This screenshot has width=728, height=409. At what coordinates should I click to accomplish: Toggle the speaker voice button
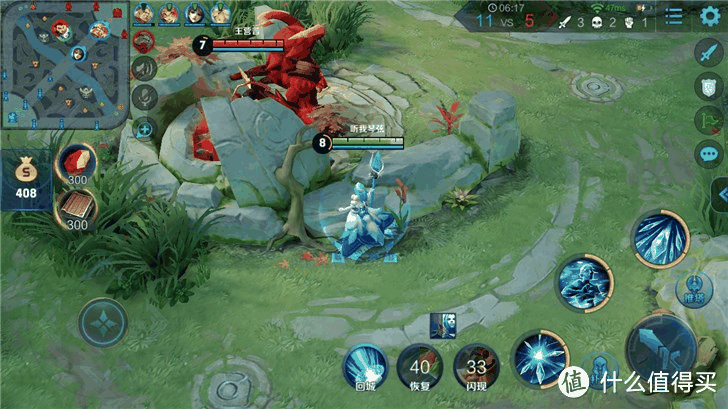coord(145,69)
